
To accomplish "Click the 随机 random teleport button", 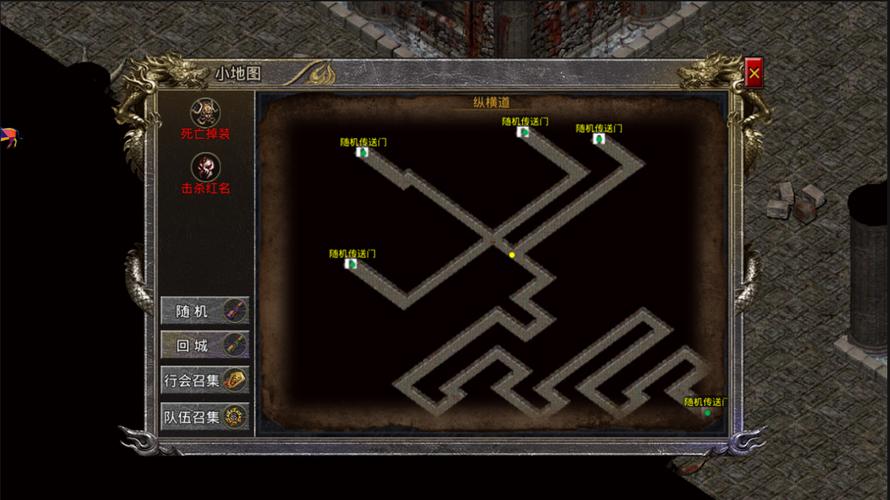I will 205,311.
